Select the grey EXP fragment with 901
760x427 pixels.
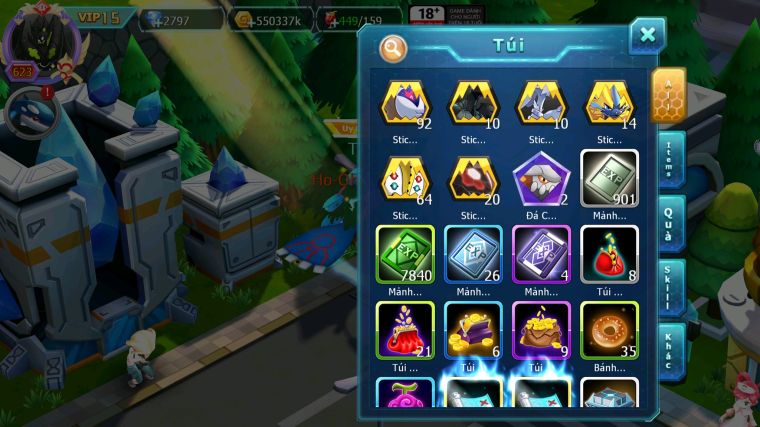609,178
